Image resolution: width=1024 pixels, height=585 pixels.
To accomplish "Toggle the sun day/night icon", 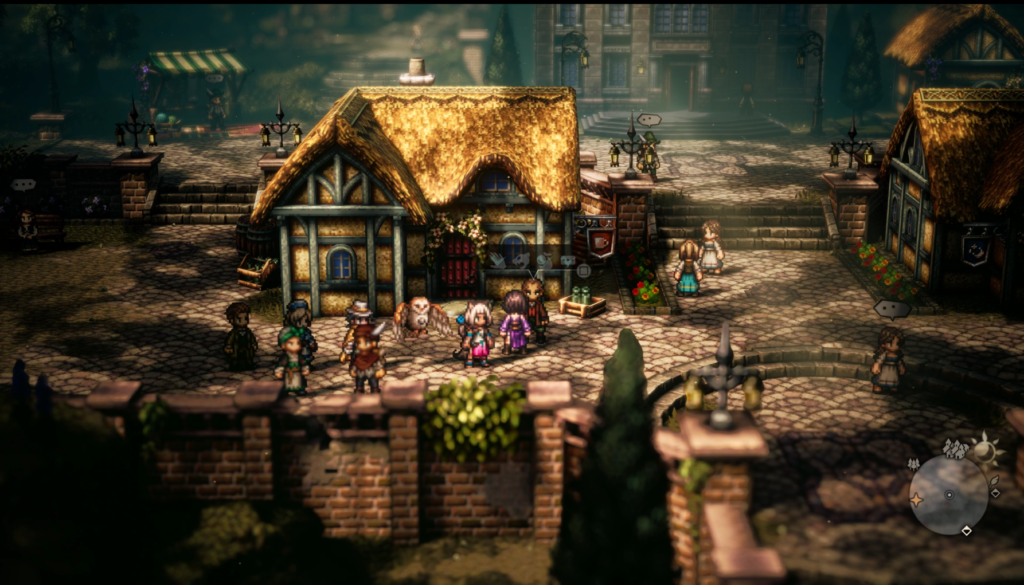I will (x=984, y=451).
